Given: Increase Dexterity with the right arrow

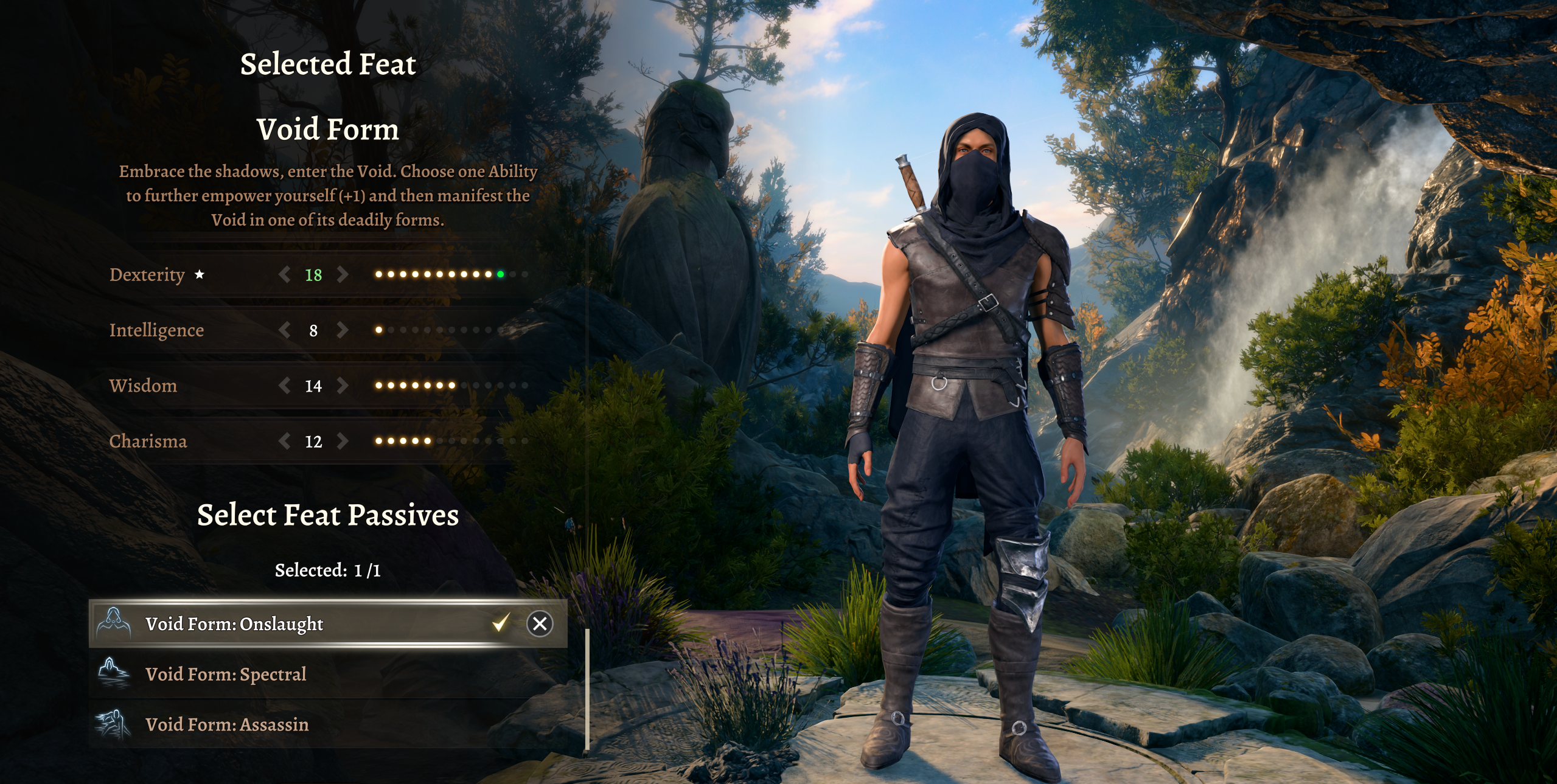Looking at the screenshot, I should click(x=343, y=275).
